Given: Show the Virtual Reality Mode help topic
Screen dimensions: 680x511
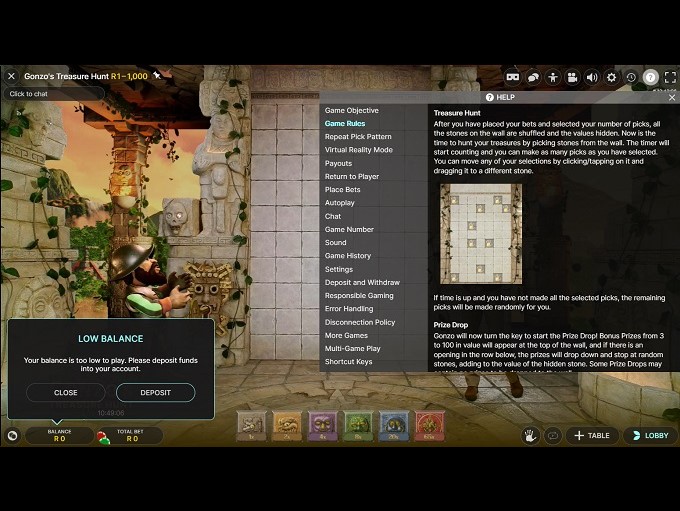Looking at the screenshot, I should point(358,150).
